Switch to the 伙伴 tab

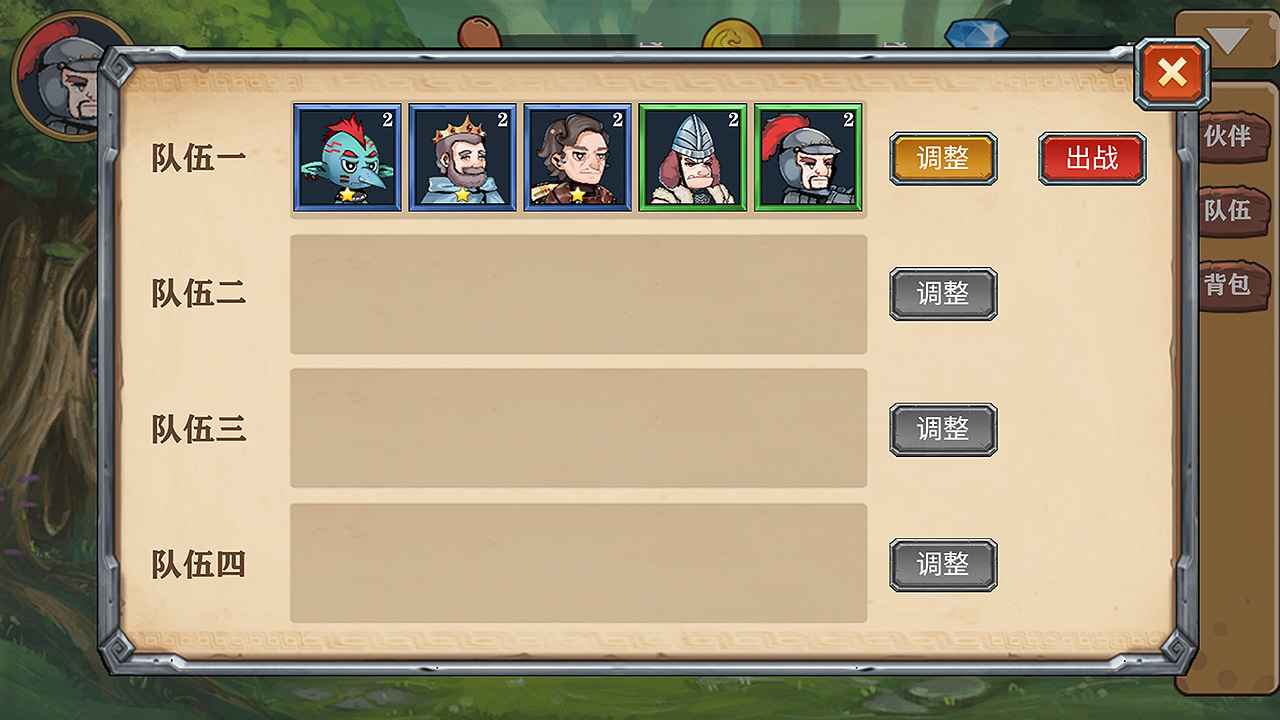pos(1233,139)
